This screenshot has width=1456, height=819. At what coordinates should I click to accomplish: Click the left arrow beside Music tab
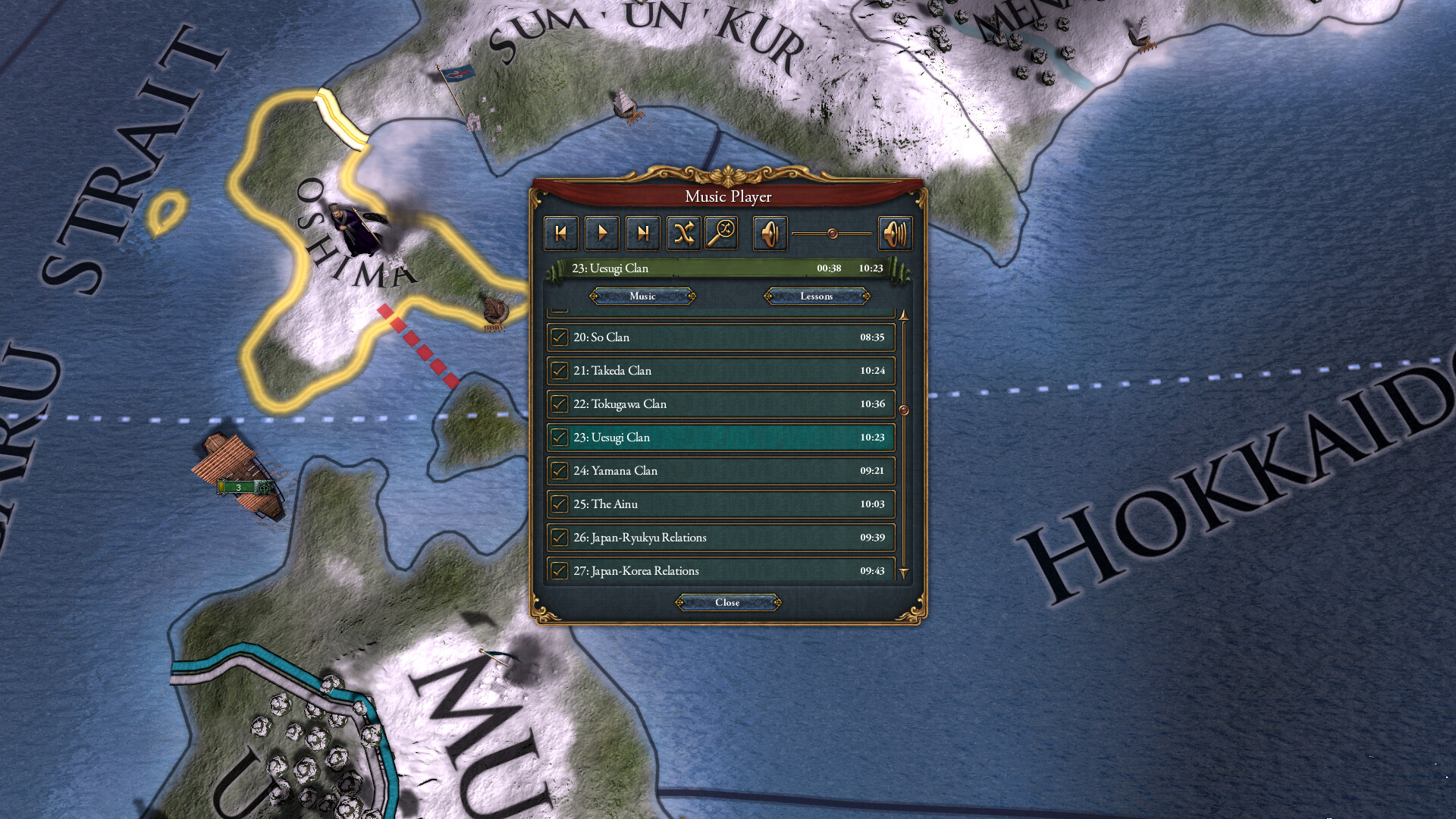click(594, 297)
